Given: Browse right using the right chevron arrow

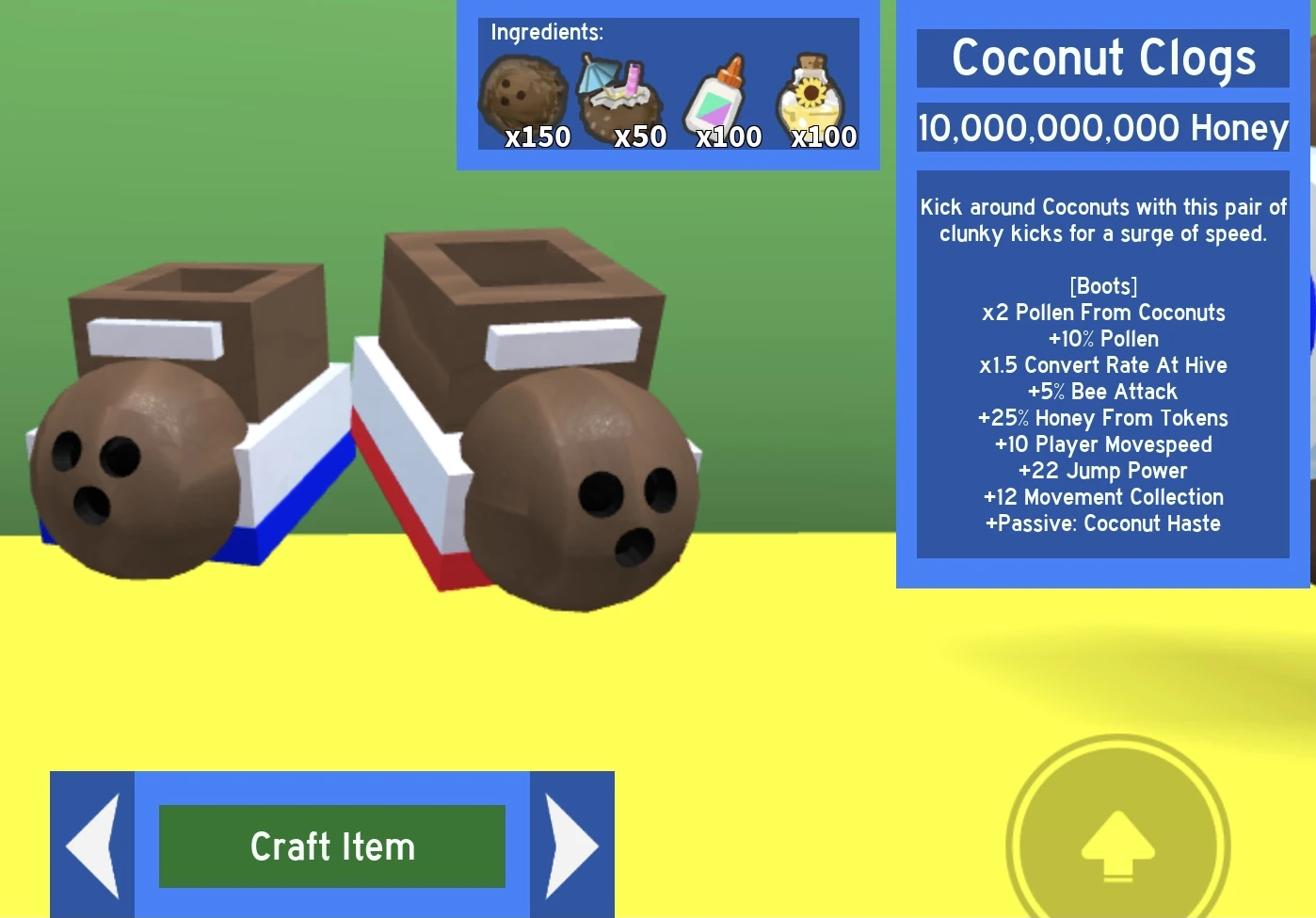Looking at the screenshot, I should pos(570,845).
